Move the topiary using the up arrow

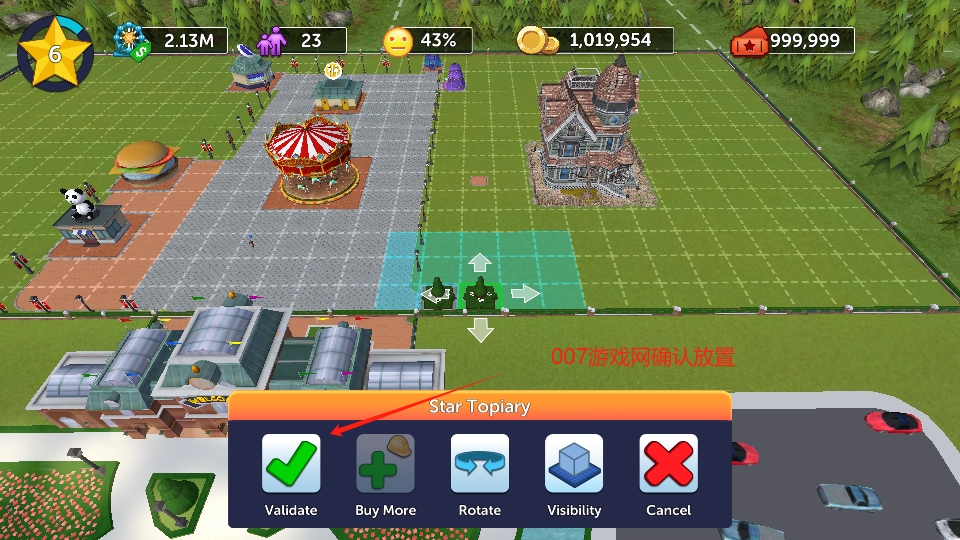(x=481, y=263)
